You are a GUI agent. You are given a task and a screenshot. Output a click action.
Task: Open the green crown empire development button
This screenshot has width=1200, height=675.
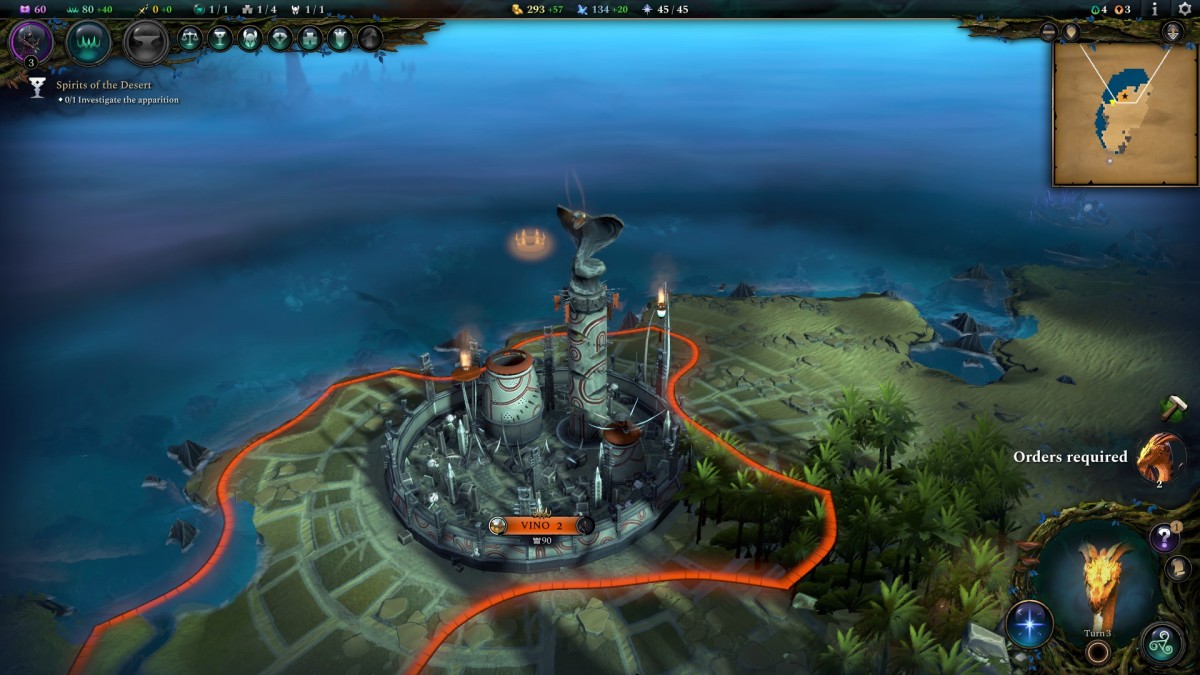click(x=88, y=42)
